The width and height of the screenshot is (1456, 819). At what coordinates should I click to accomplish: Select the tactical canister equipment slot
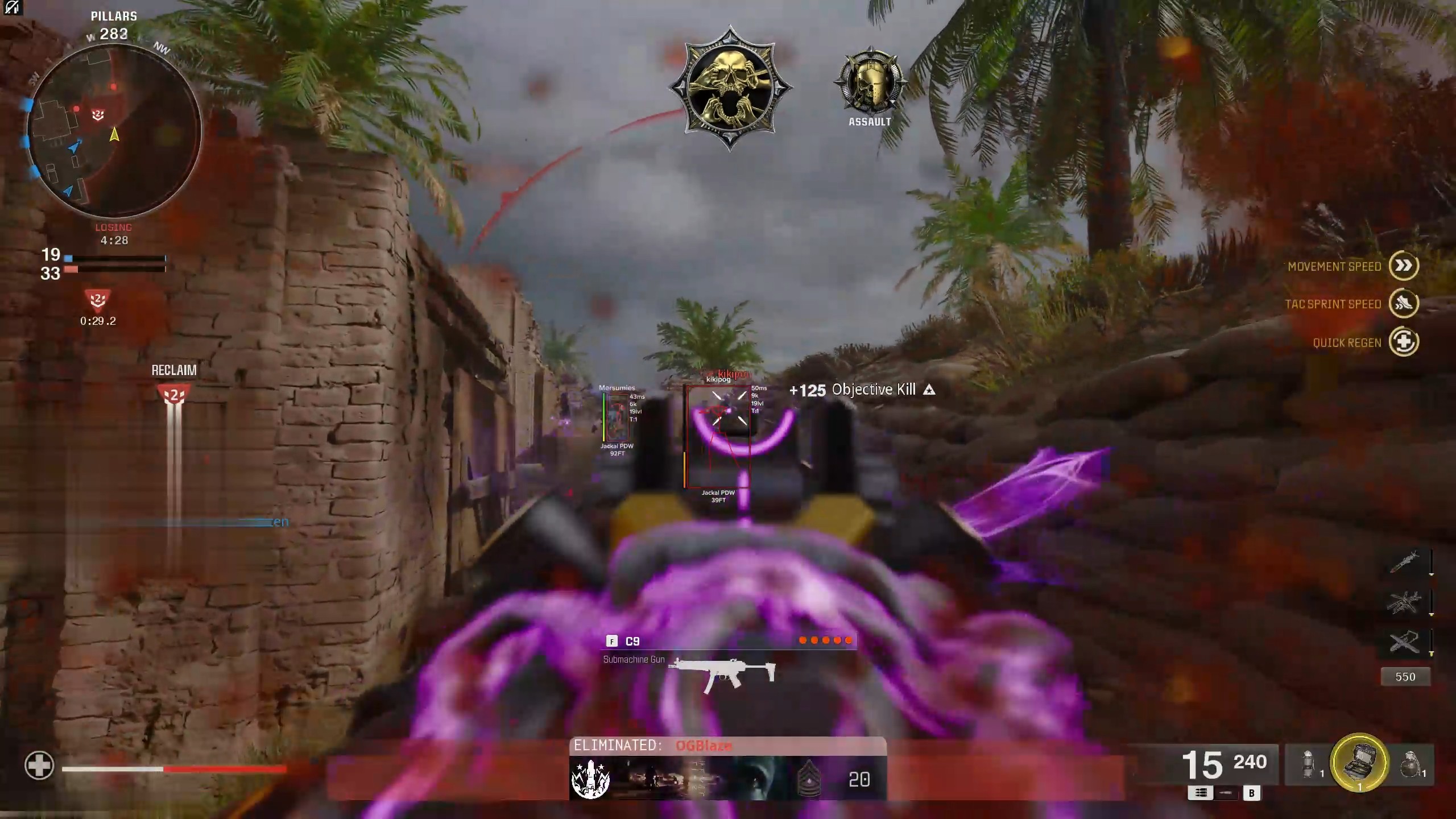coord(1308,763)
